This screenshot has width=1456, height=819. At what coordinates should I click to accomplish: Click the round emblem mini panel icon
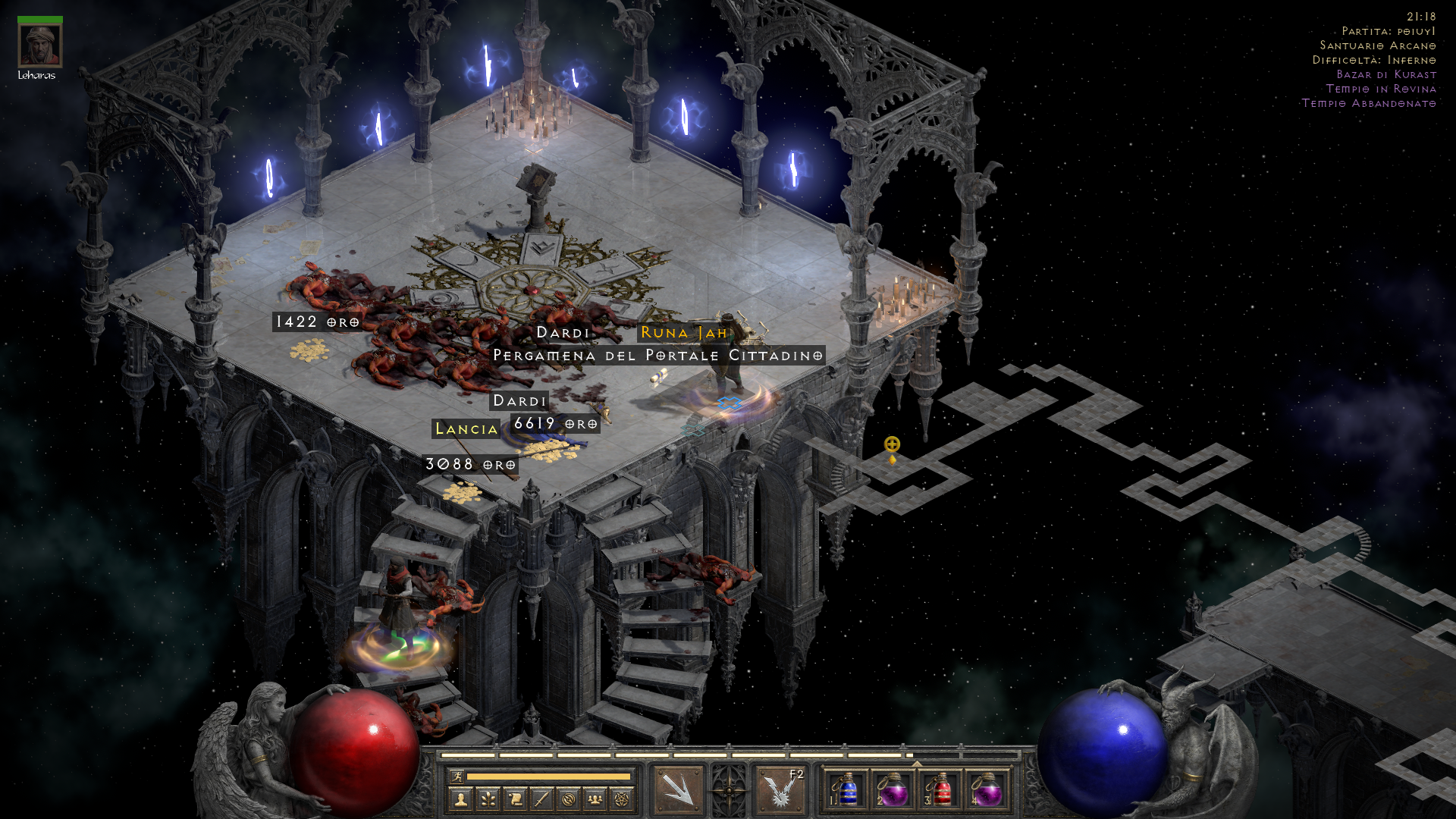pyautogui.click(x=569, y=799)
